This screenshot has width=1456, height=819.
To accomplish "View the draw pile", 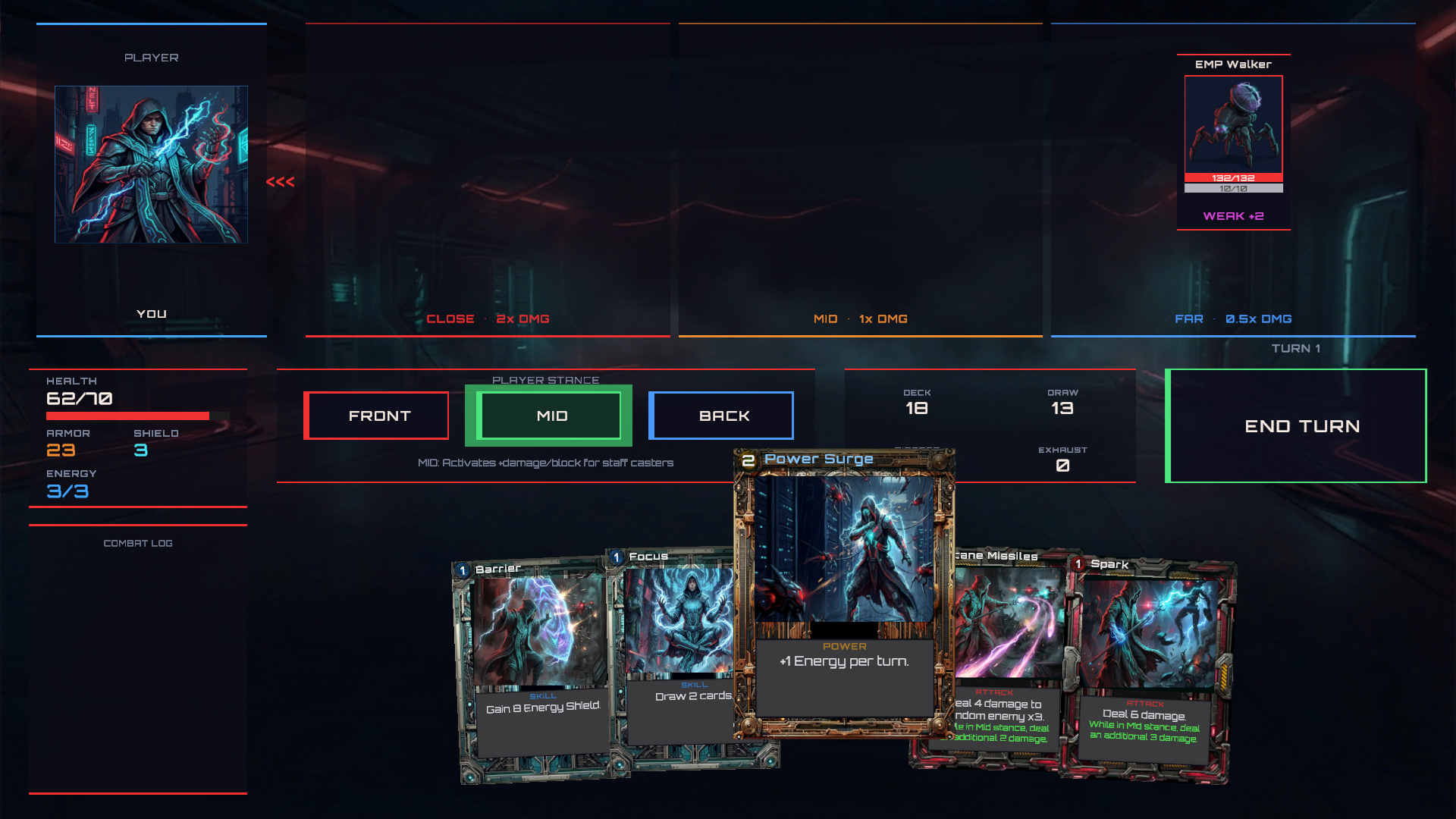I will 1062,402.
